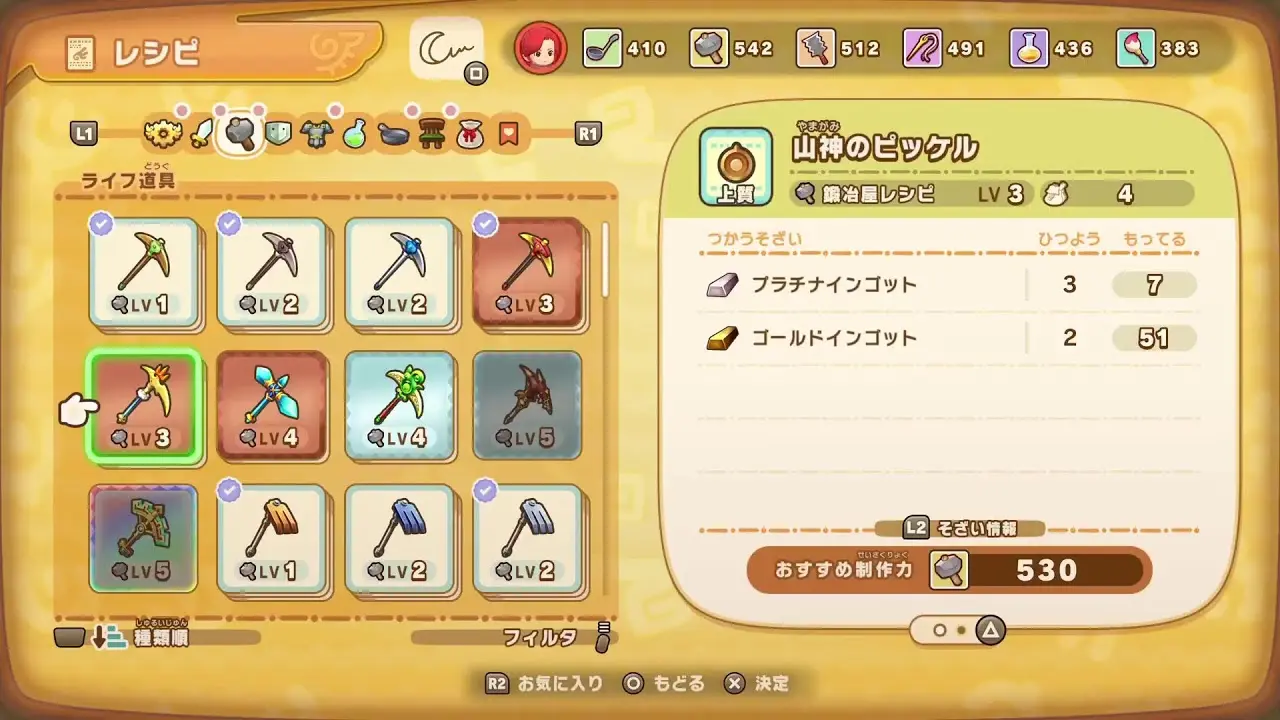Pick the green ornate LV4 pickaxe recipe

(400, 406)
